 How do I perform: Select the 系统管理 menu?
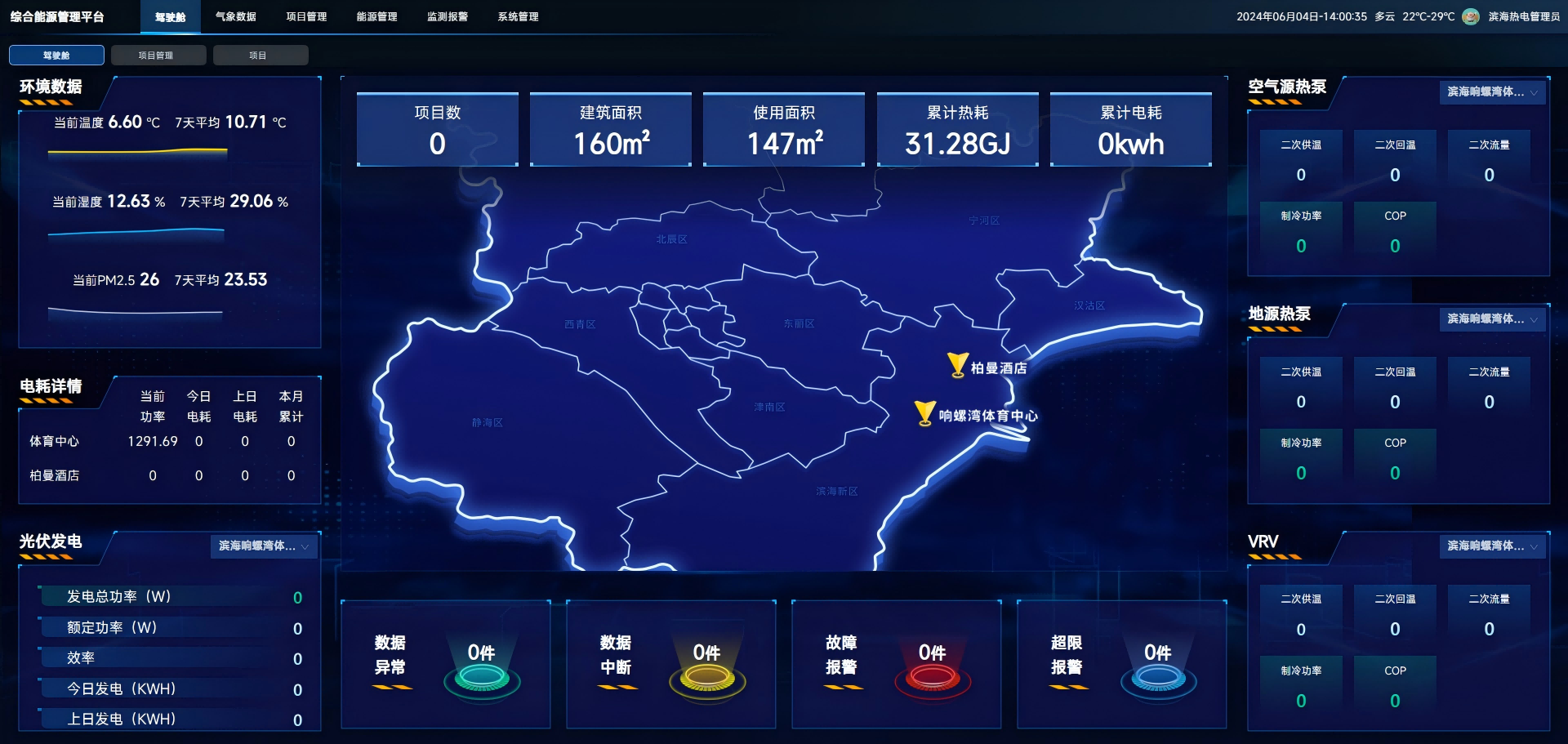tap(518, 17)
